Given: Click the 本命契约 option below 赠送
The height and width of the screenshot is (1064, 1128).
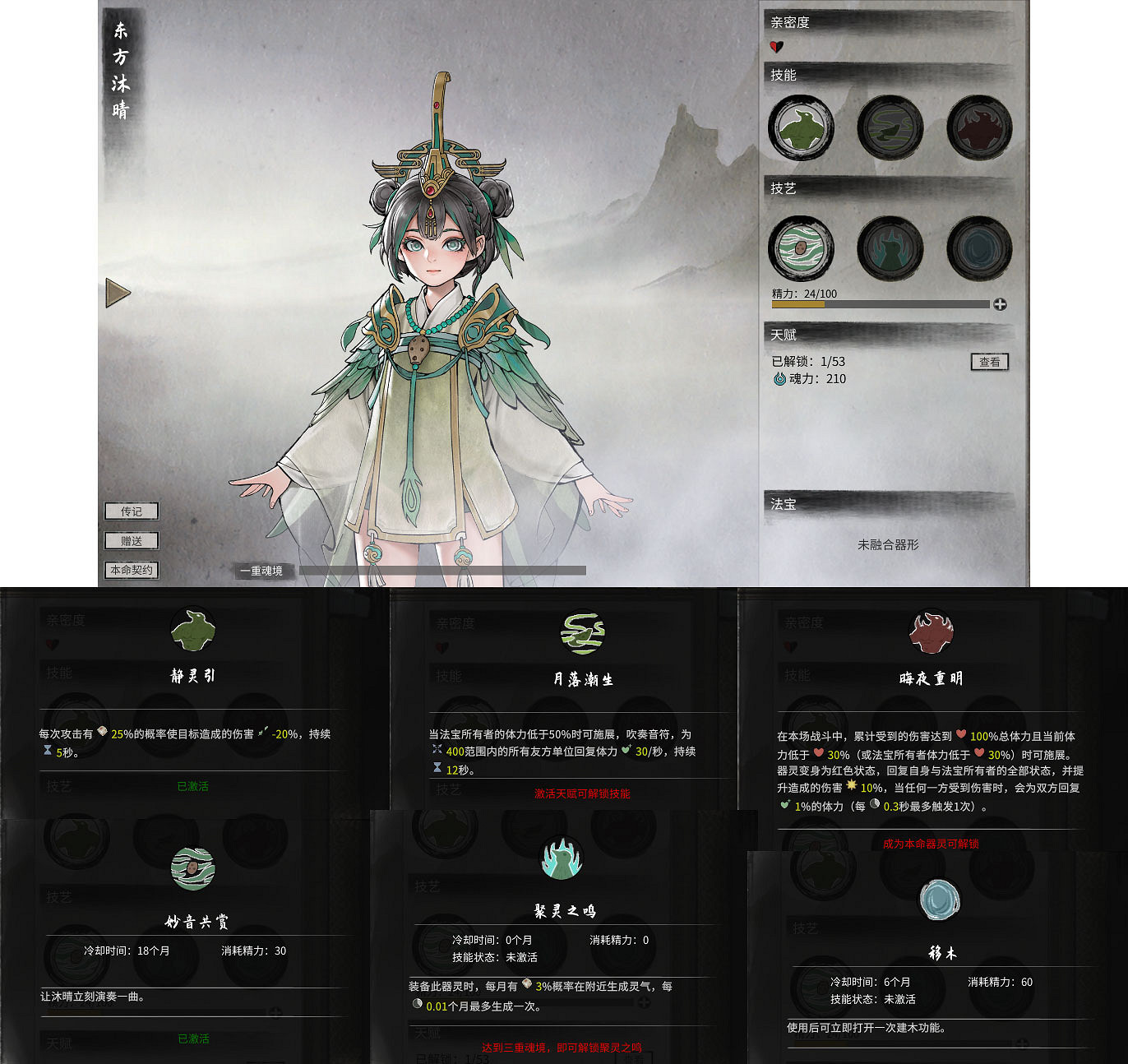Looking at the screenshot, I should pyautogui.click(x=131, y=569).
